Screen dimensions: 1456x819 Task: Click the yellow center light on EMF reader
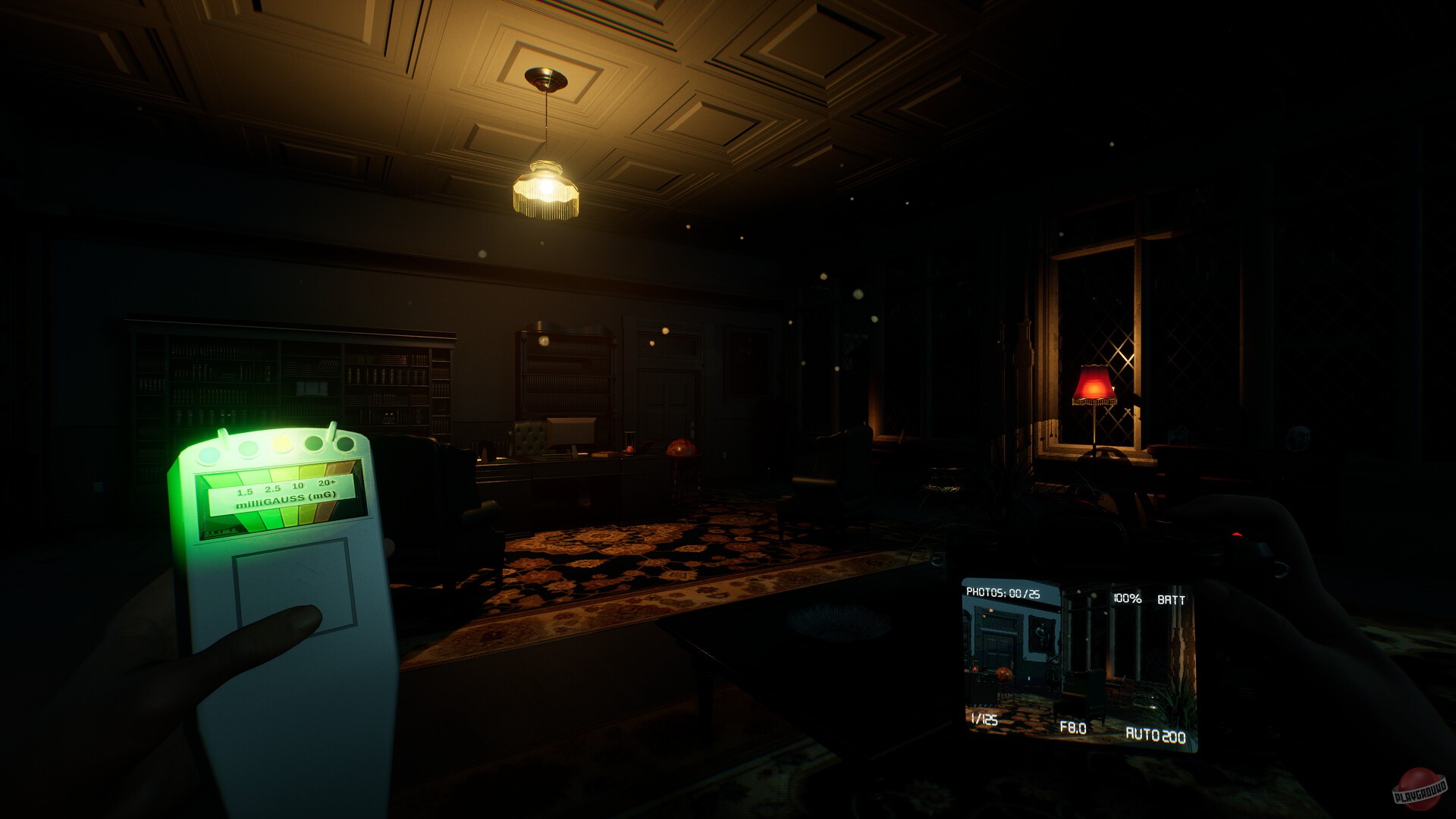282,444
